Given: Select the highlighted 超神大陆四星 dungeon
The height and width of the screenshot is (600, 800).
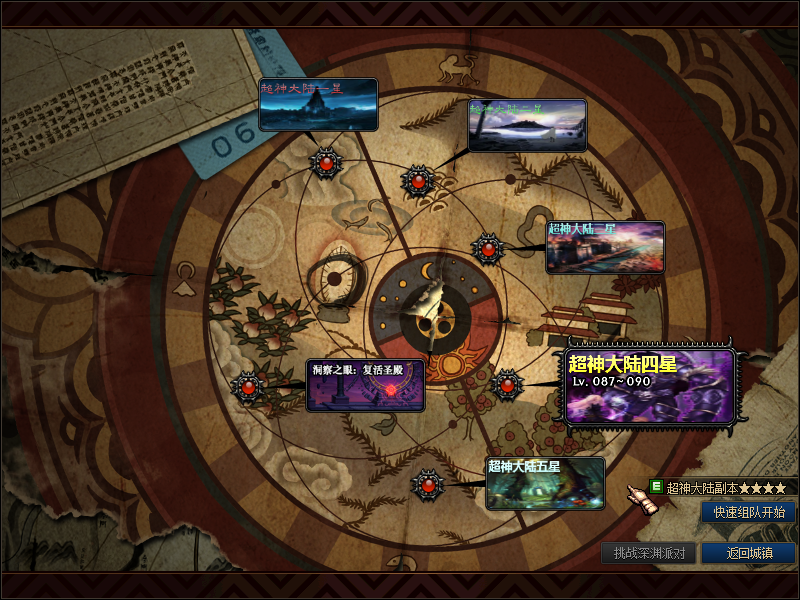Looking at the screenshot, I should tap(650, 386).
